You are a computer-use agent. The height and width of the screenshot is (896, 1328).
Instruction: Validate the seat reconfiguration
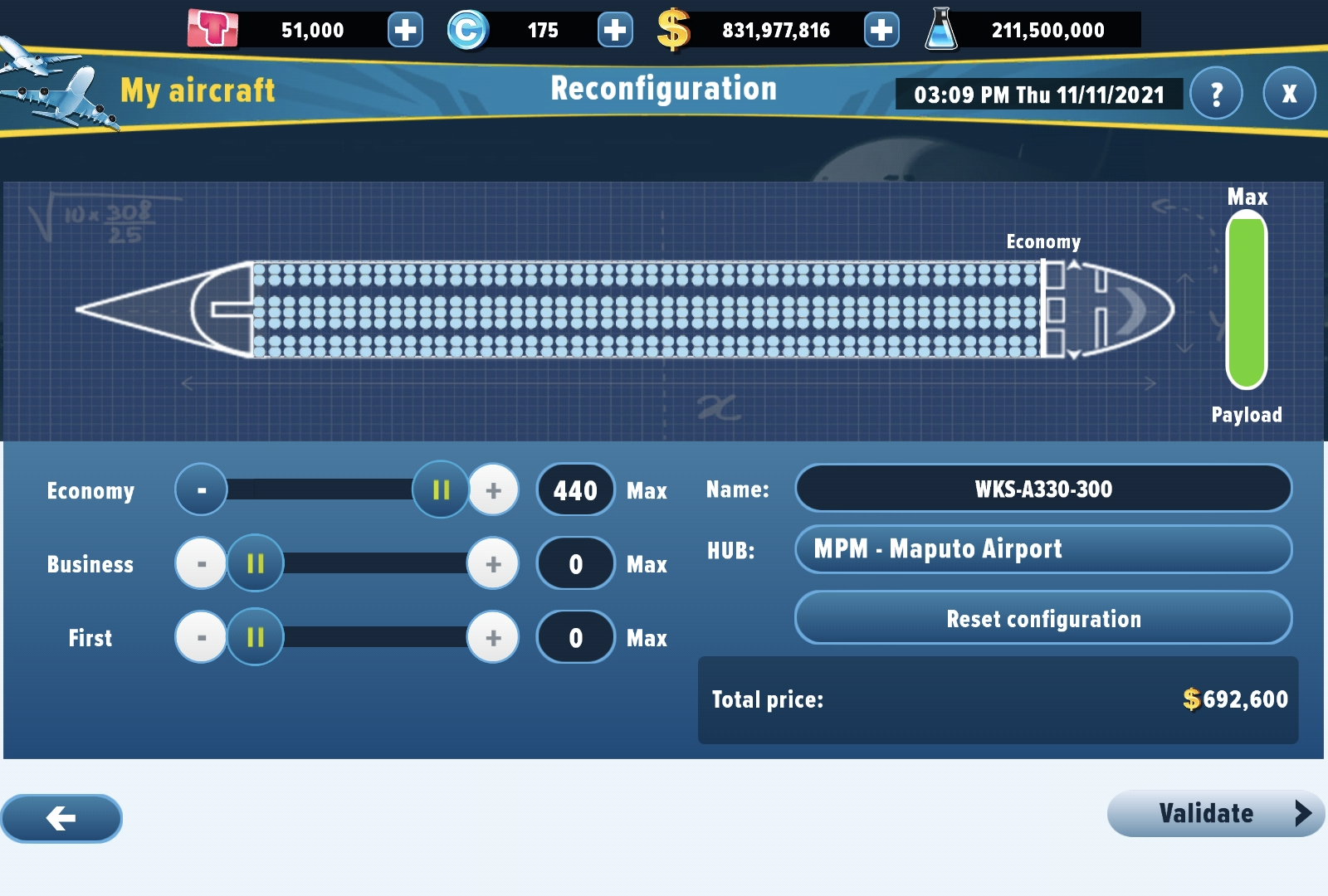coord(1215,814)
